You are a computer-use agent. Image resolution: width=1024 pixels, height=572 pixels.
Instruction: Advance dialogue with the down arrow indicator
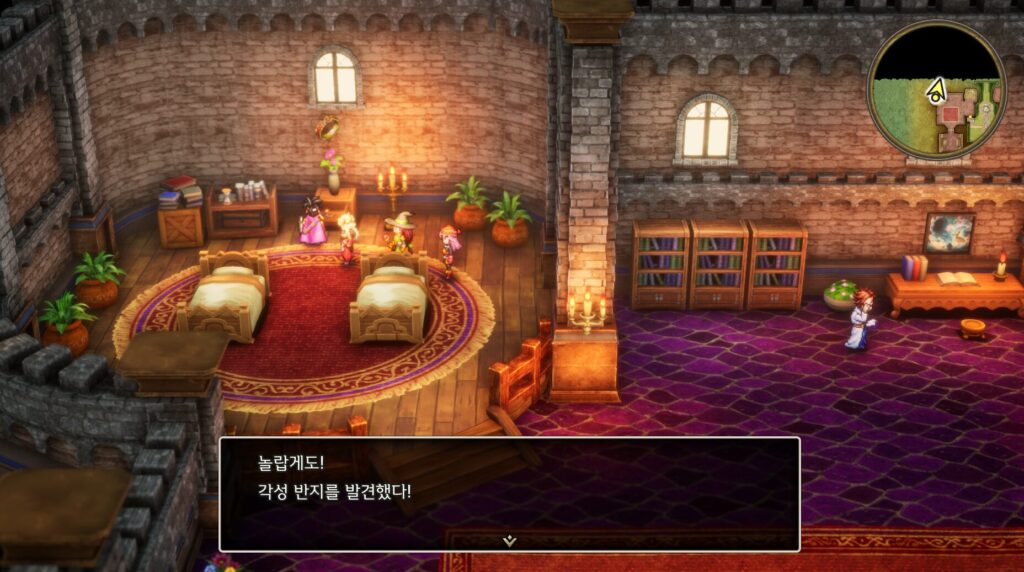coord(509,540)
